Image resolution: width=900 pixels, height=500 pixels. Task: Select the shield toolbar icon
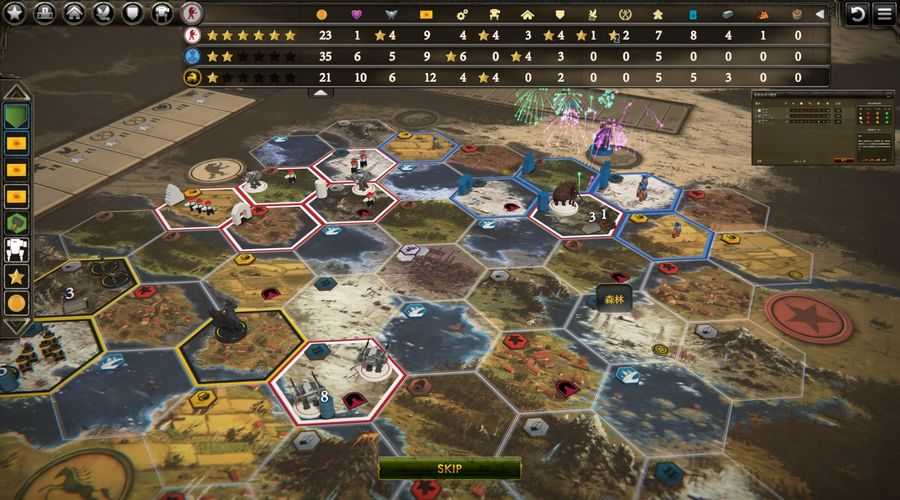(131, 13)
